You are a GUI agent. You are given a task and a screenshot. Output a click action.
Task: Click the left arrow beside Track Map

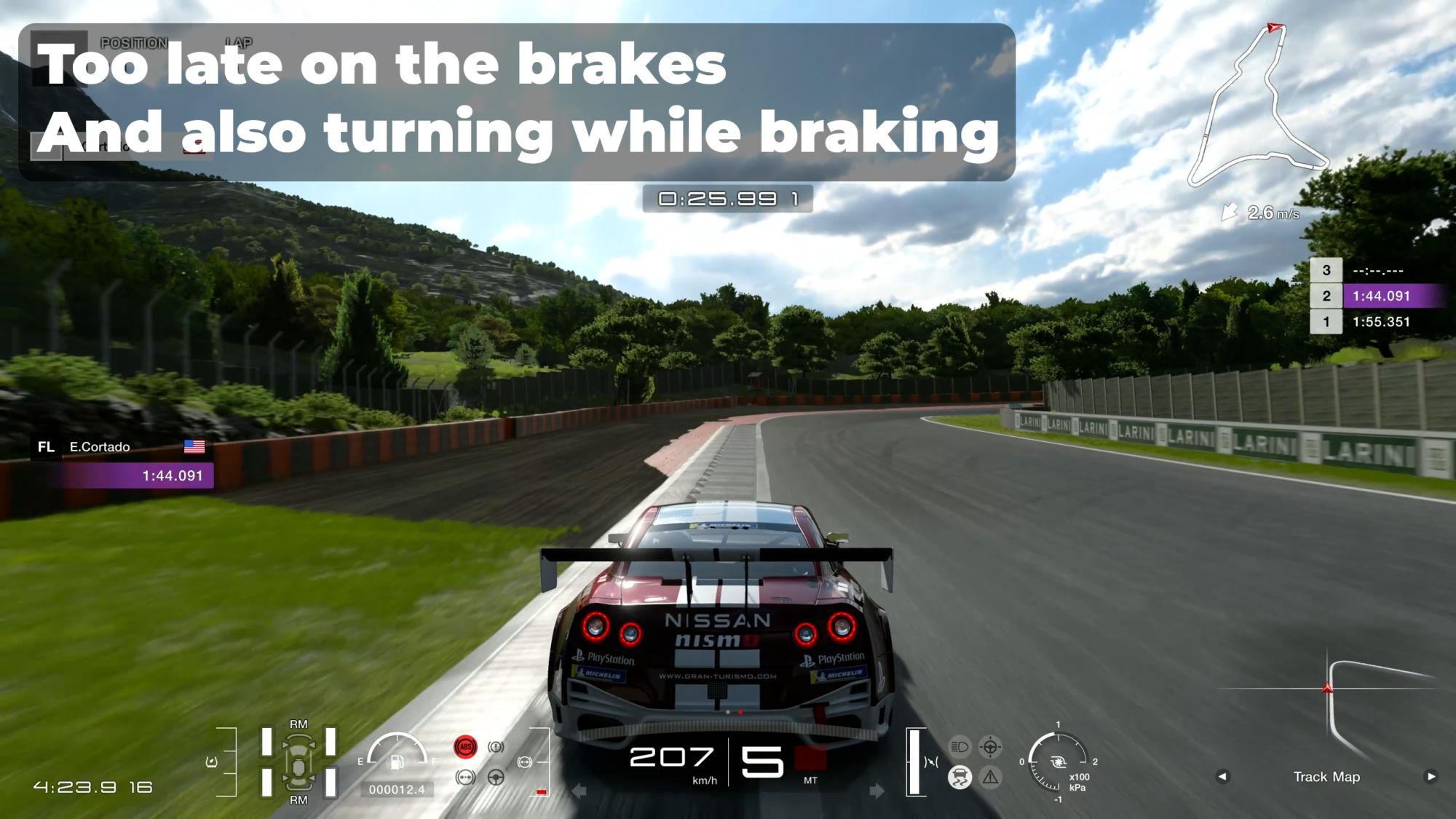coord(1222,776)
